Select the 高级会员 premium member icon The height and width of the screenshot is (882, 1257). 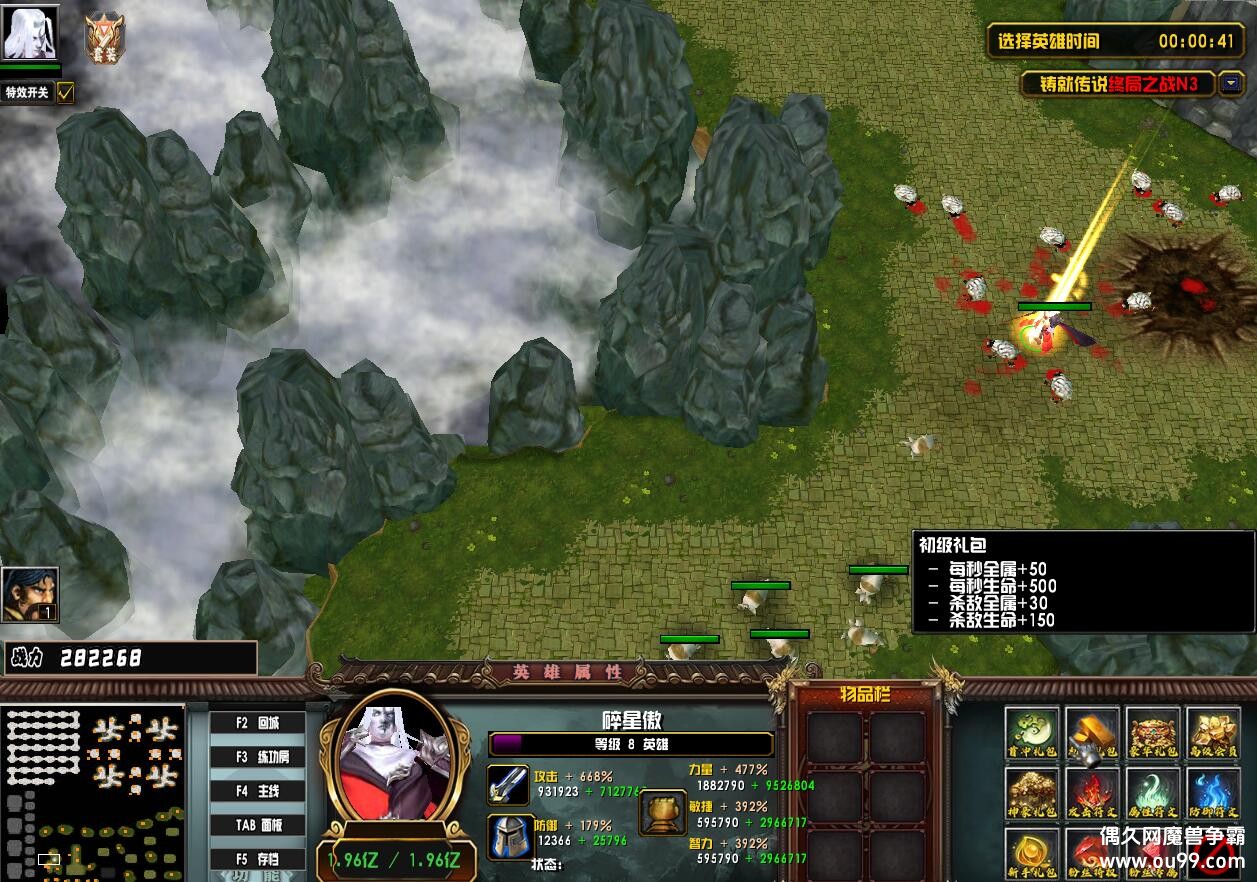coord(1213,734)
